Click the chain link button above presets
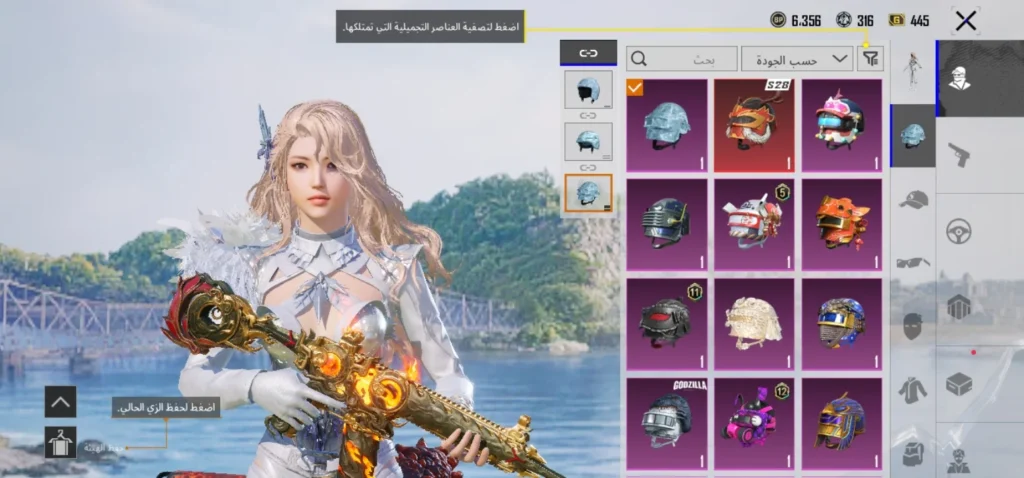 tap(588, 53)
